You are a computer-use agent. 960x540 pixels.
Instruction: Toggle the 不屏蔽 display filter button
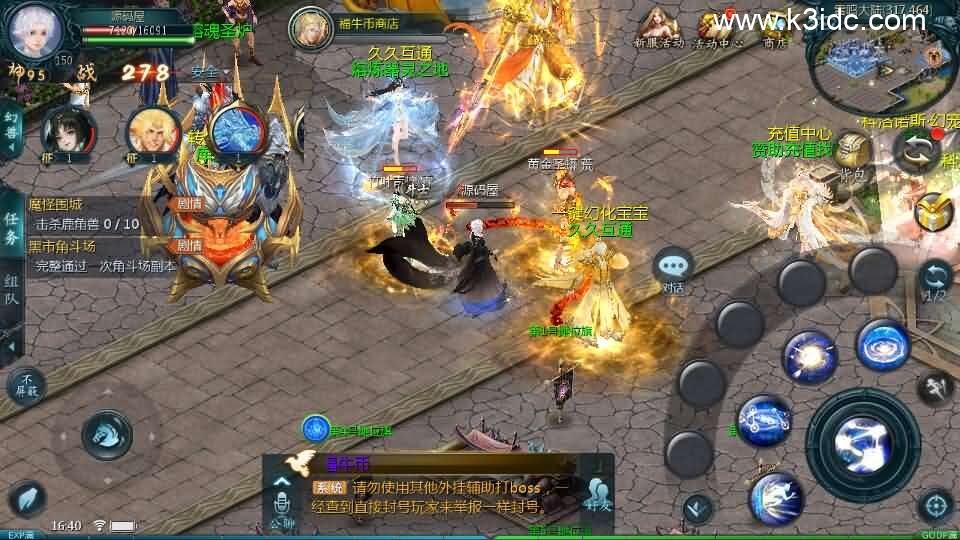tap(26, 386)
